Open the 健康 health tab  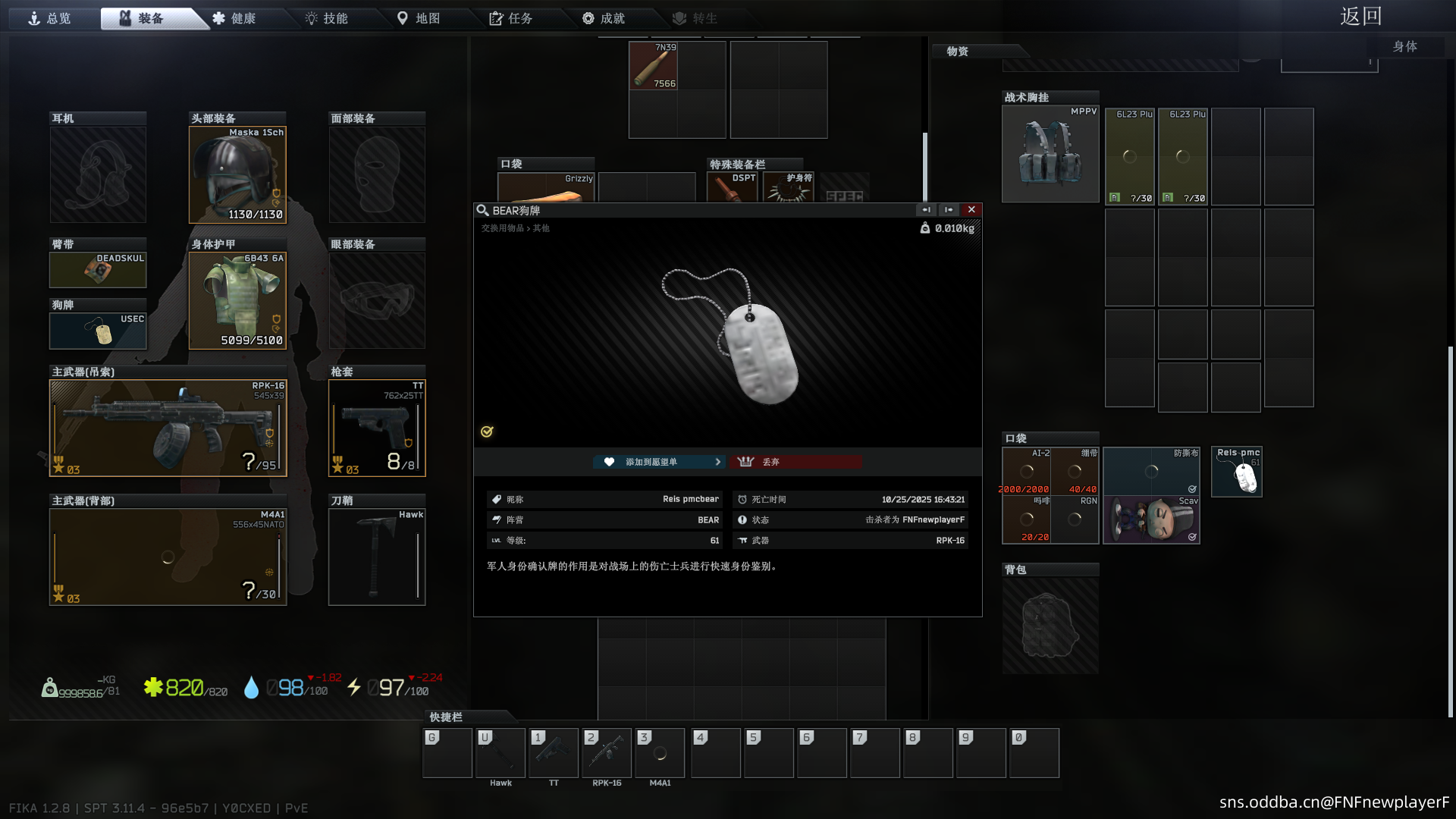[234, 18]
